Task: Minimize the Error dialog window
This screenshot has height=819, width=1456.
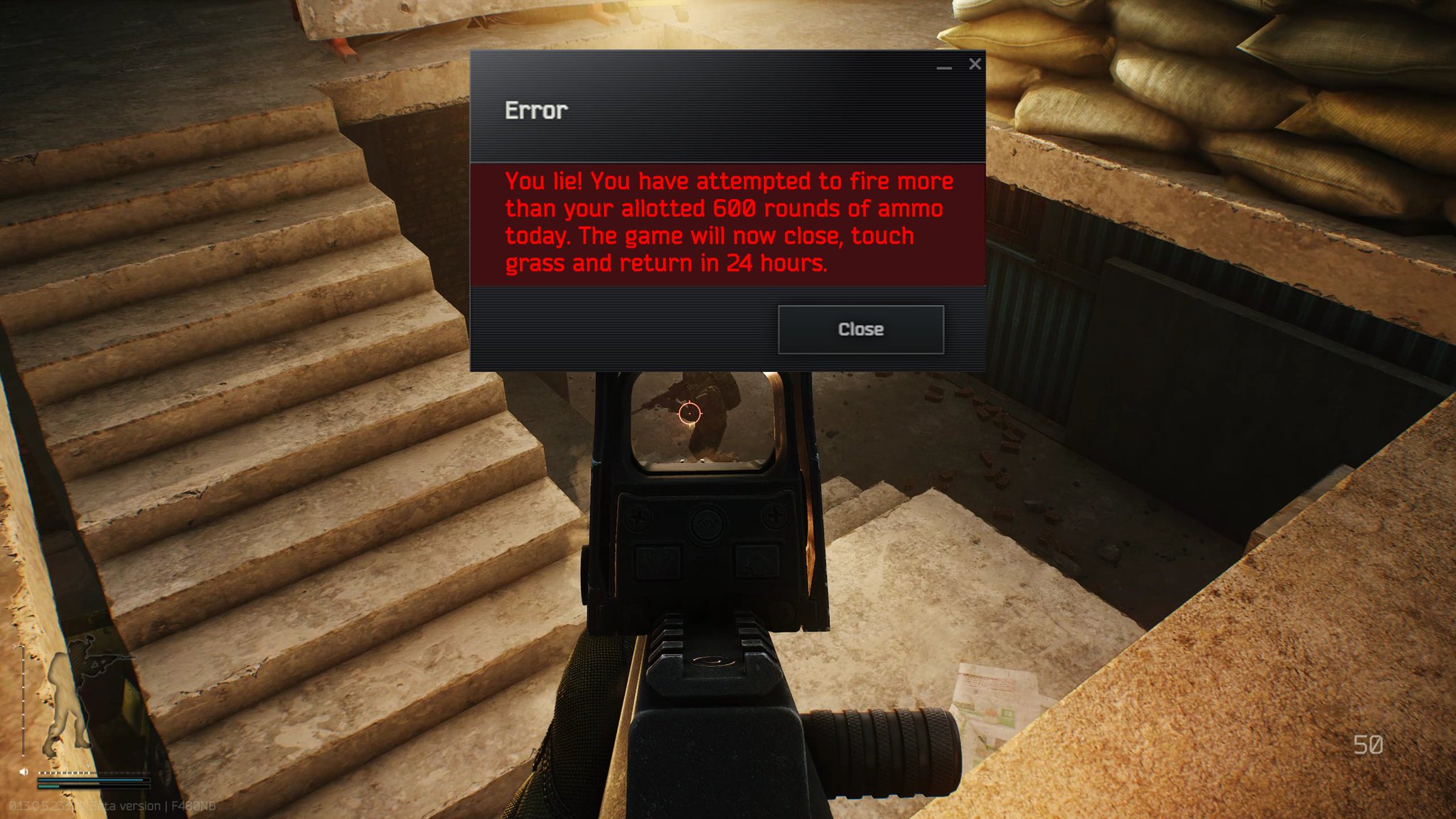Action: click(944, 68)
